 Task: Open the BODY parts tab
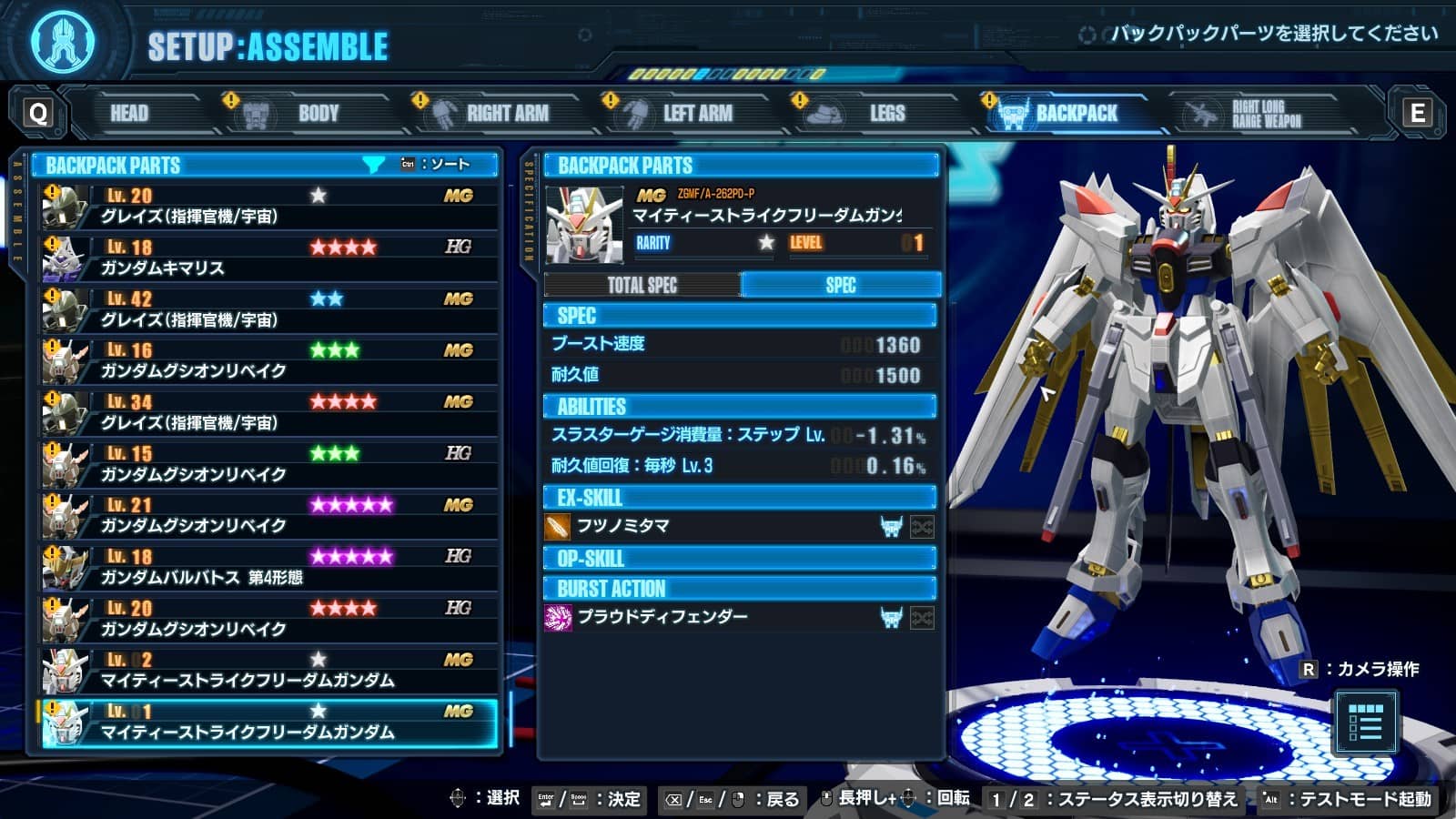(318, 114)
